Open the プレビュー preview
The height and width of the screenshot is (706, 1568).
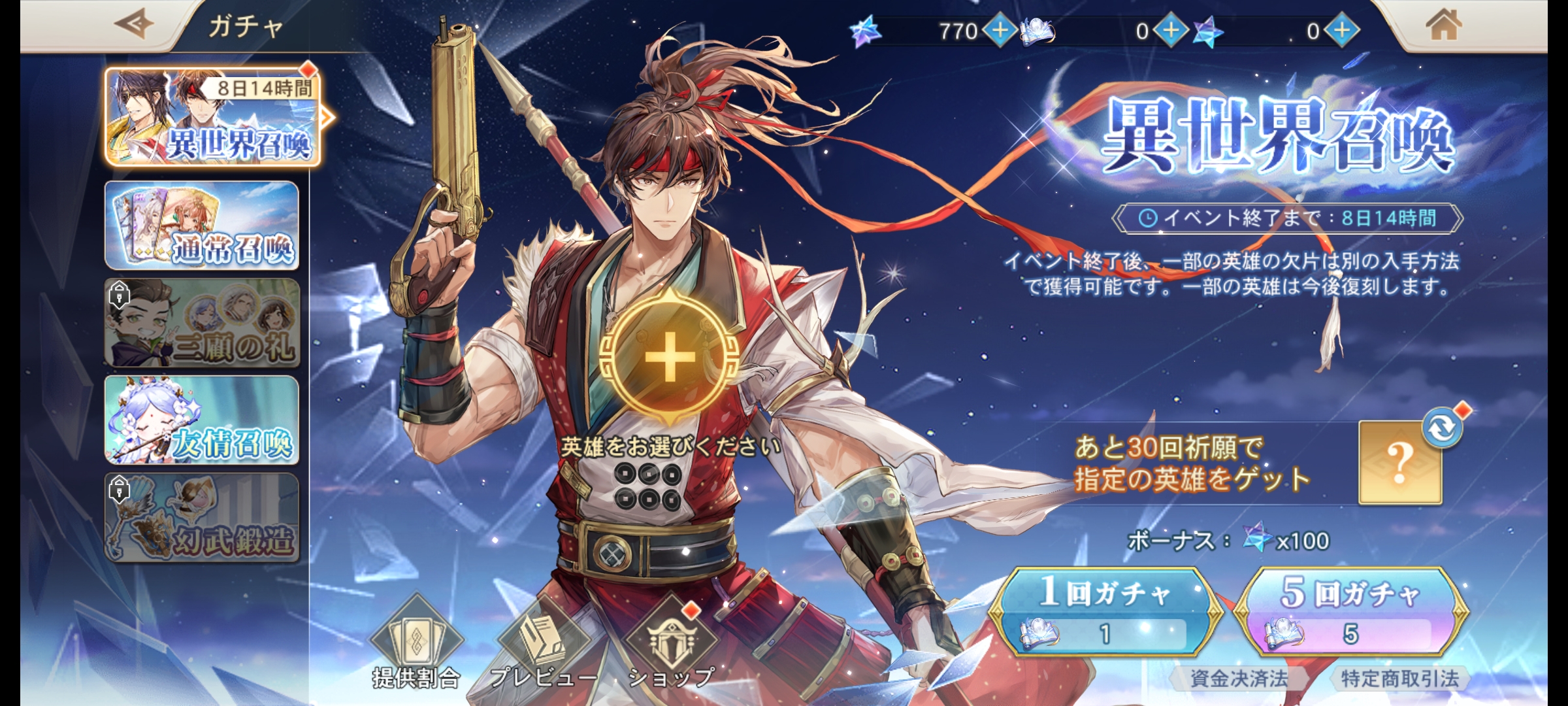click(x=542, y=644)
